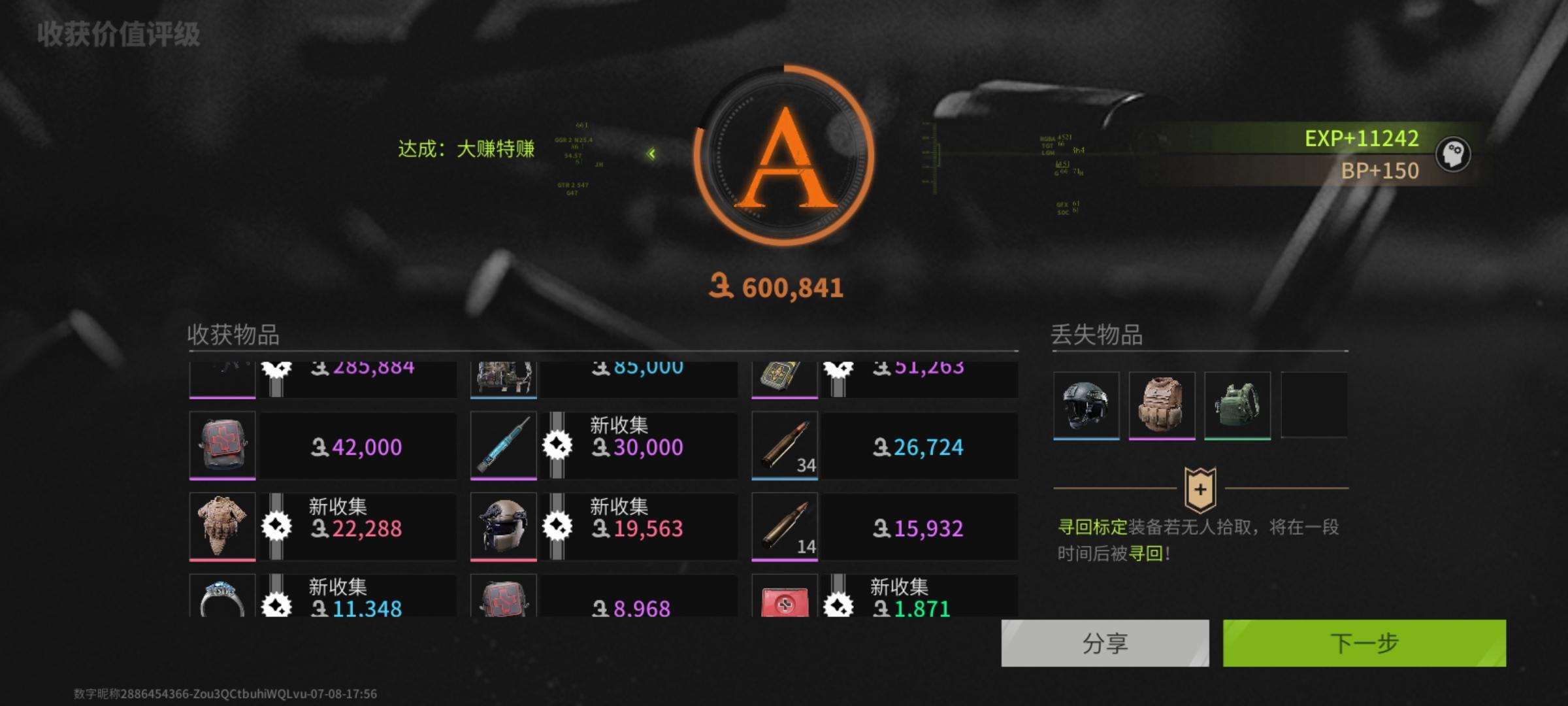This screenshot has width=1568, height=706.
Task: Select the tactical vest item worth 22,288
Action: (221, 526)
